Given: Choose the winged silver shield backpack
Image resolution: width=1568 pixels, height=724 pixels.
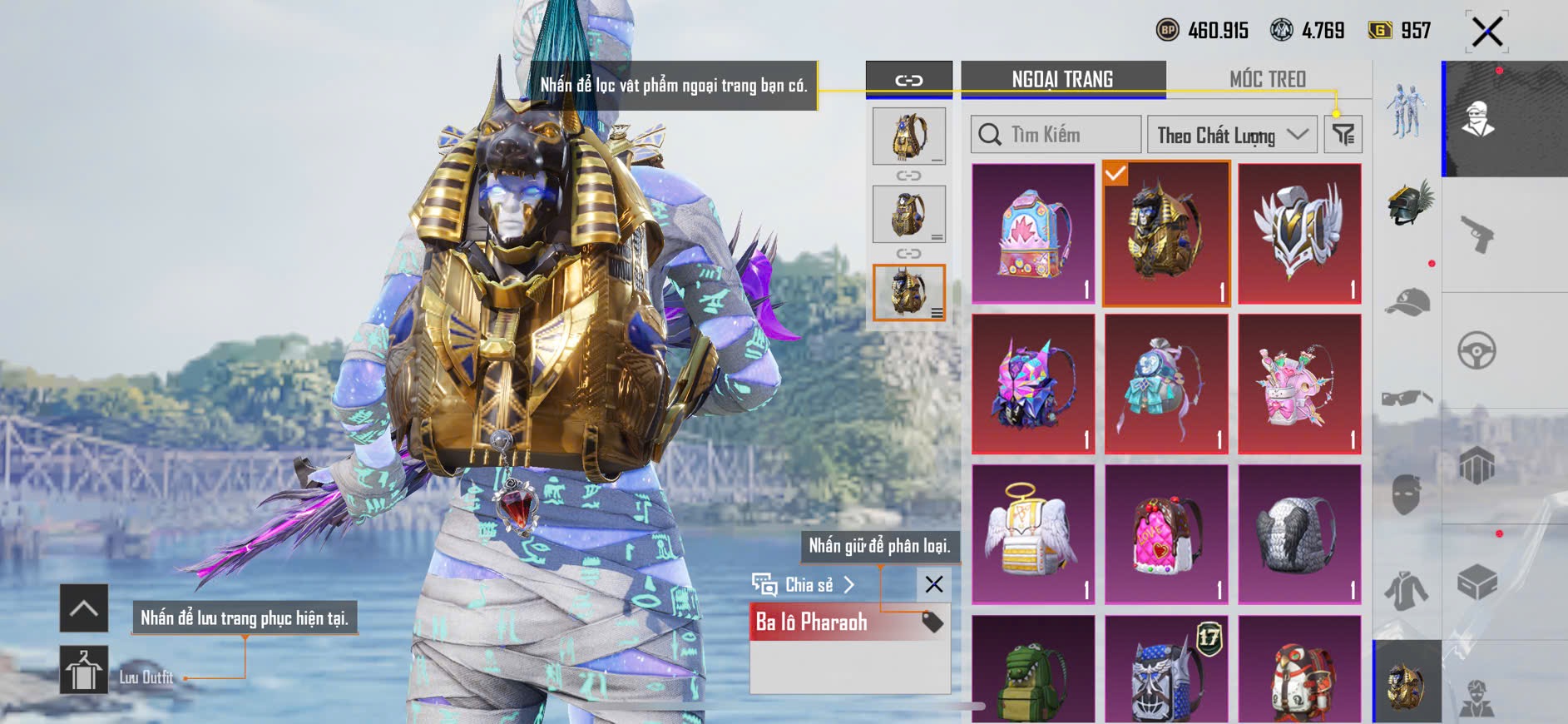Looking at the screenshot, I should [x=1299, y=233].
